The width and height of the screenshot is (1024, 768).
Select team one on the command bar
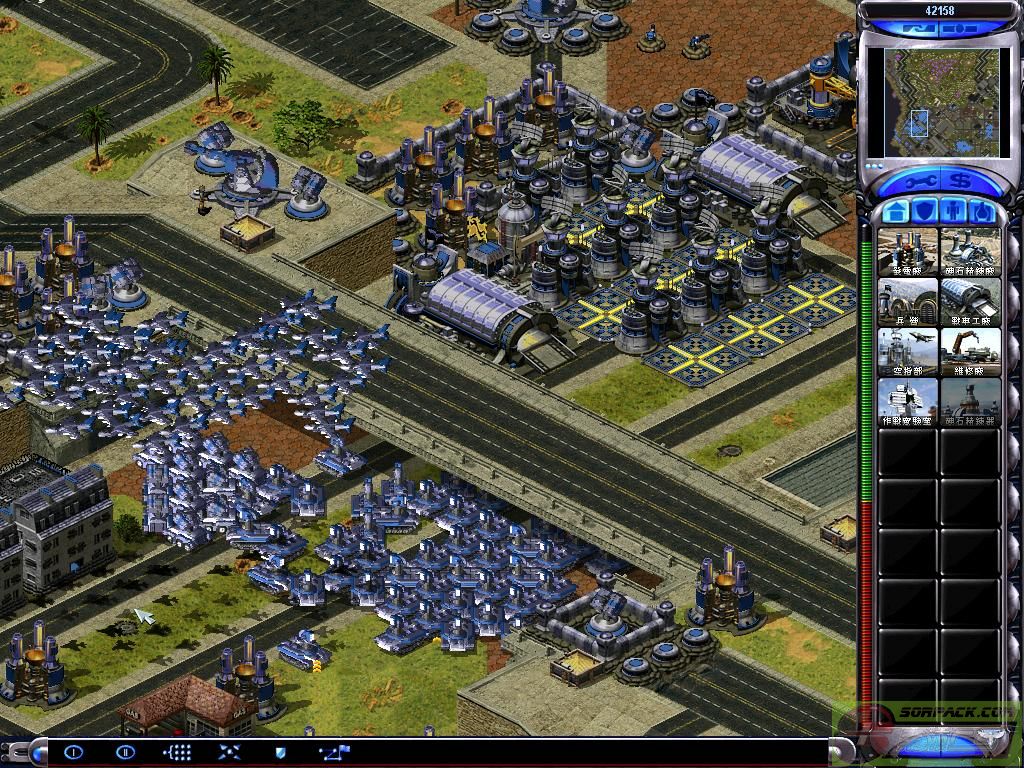point(74,752)
